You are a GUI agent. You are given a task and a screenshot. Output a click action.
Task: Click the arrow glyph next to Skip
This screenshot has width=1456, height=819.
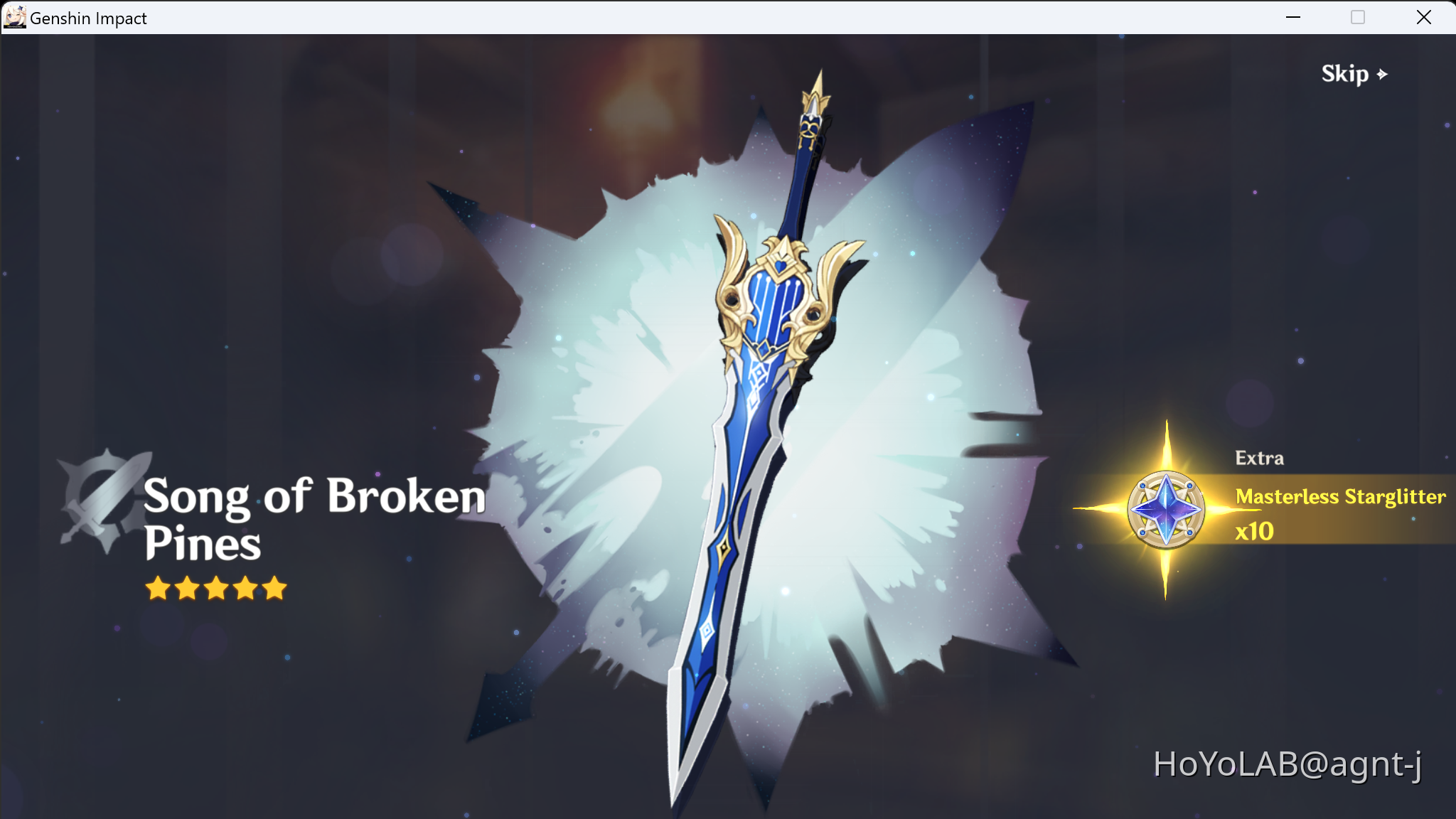tap(1382, 73)
